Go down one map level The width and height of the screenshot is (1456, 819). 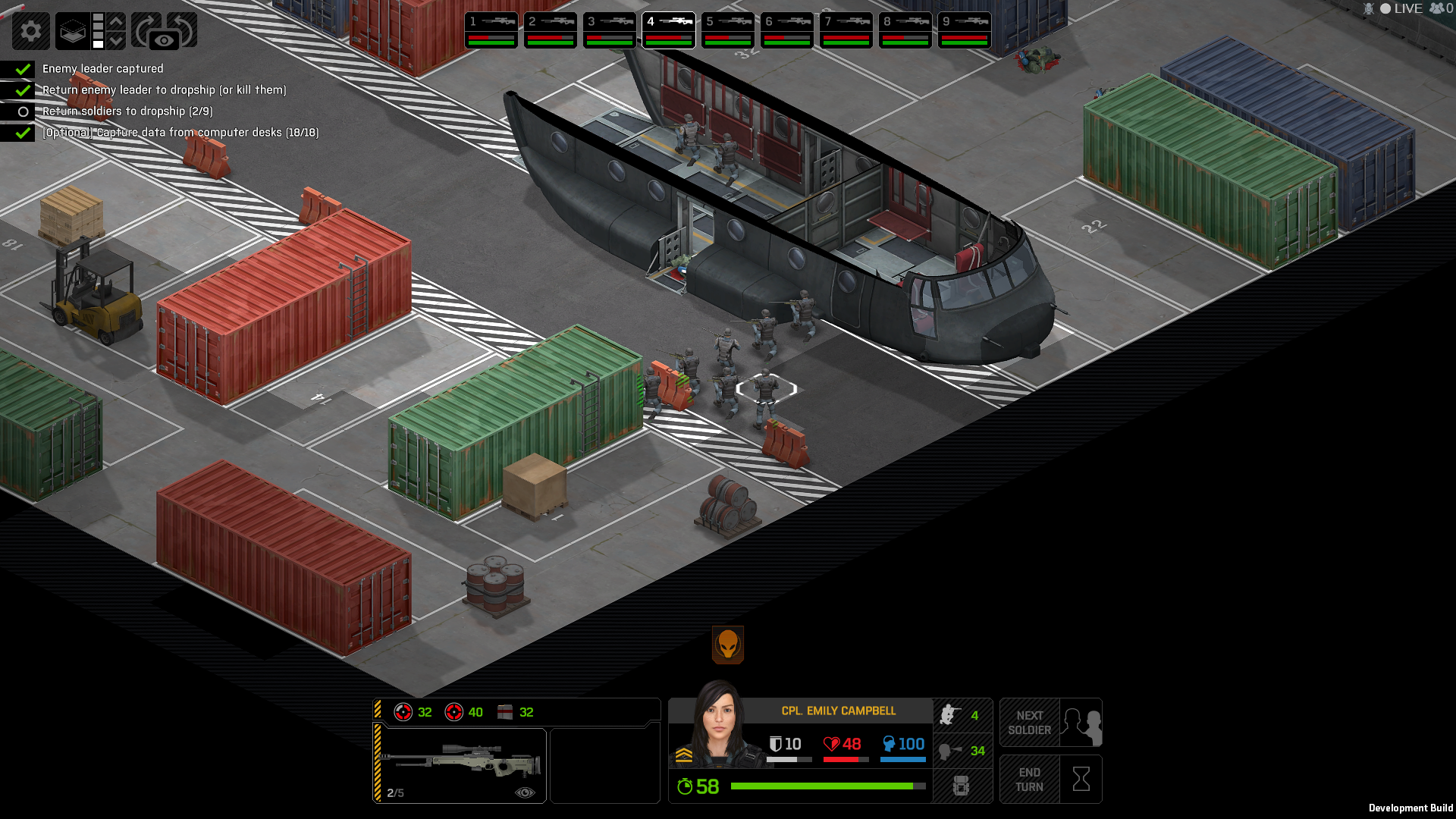[x=116, y=40]
